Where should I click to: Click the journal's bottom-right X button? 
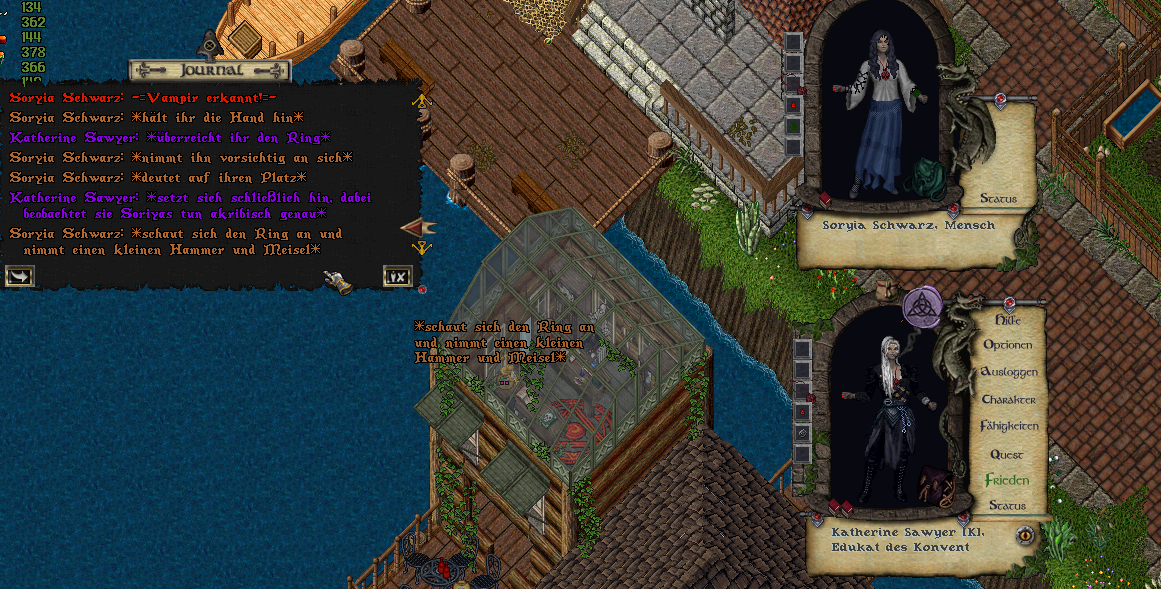coord(397,276)
